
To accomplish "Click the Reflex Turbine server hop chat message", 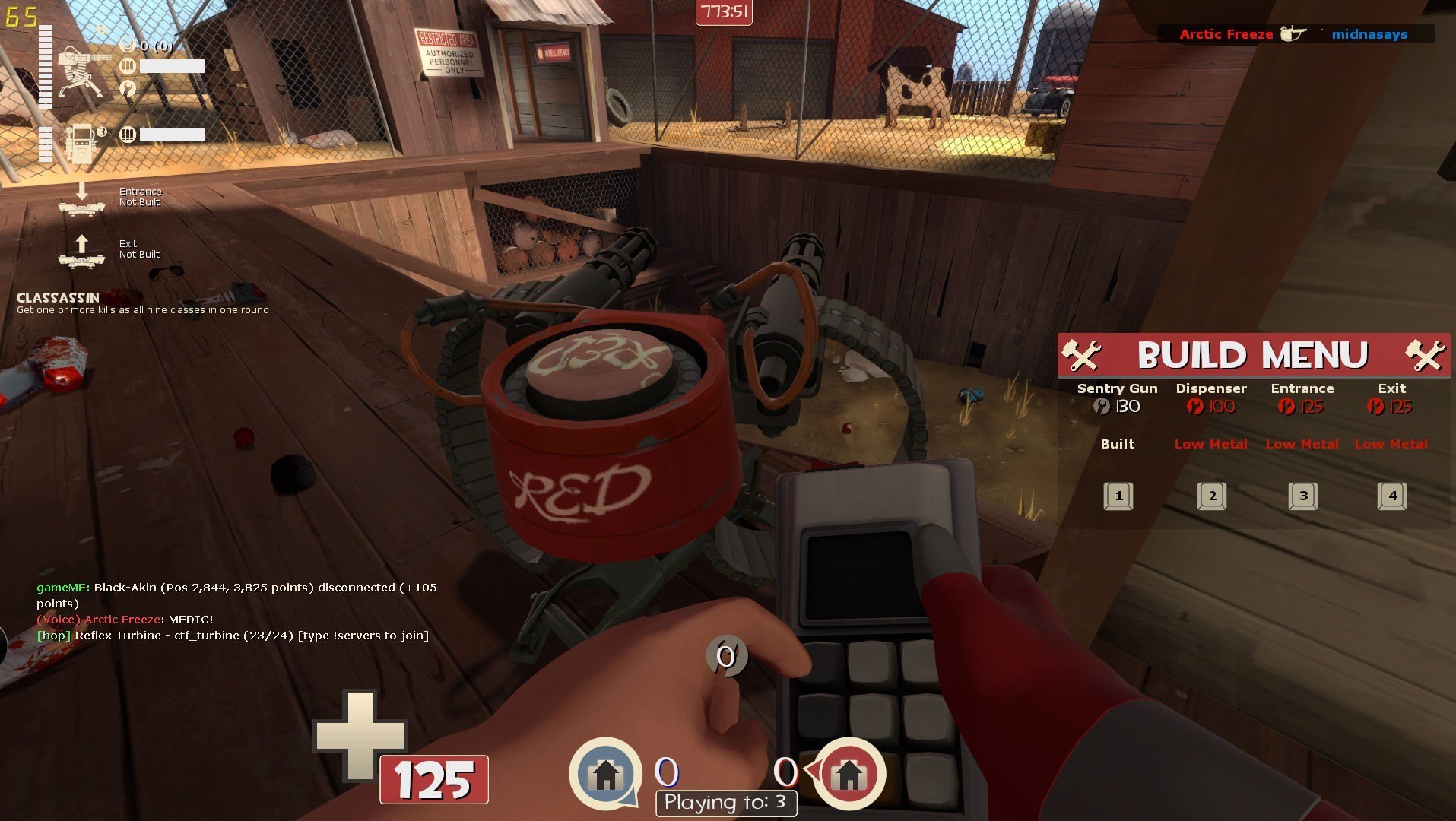I will pyautogui.click(x=233, y=636).
